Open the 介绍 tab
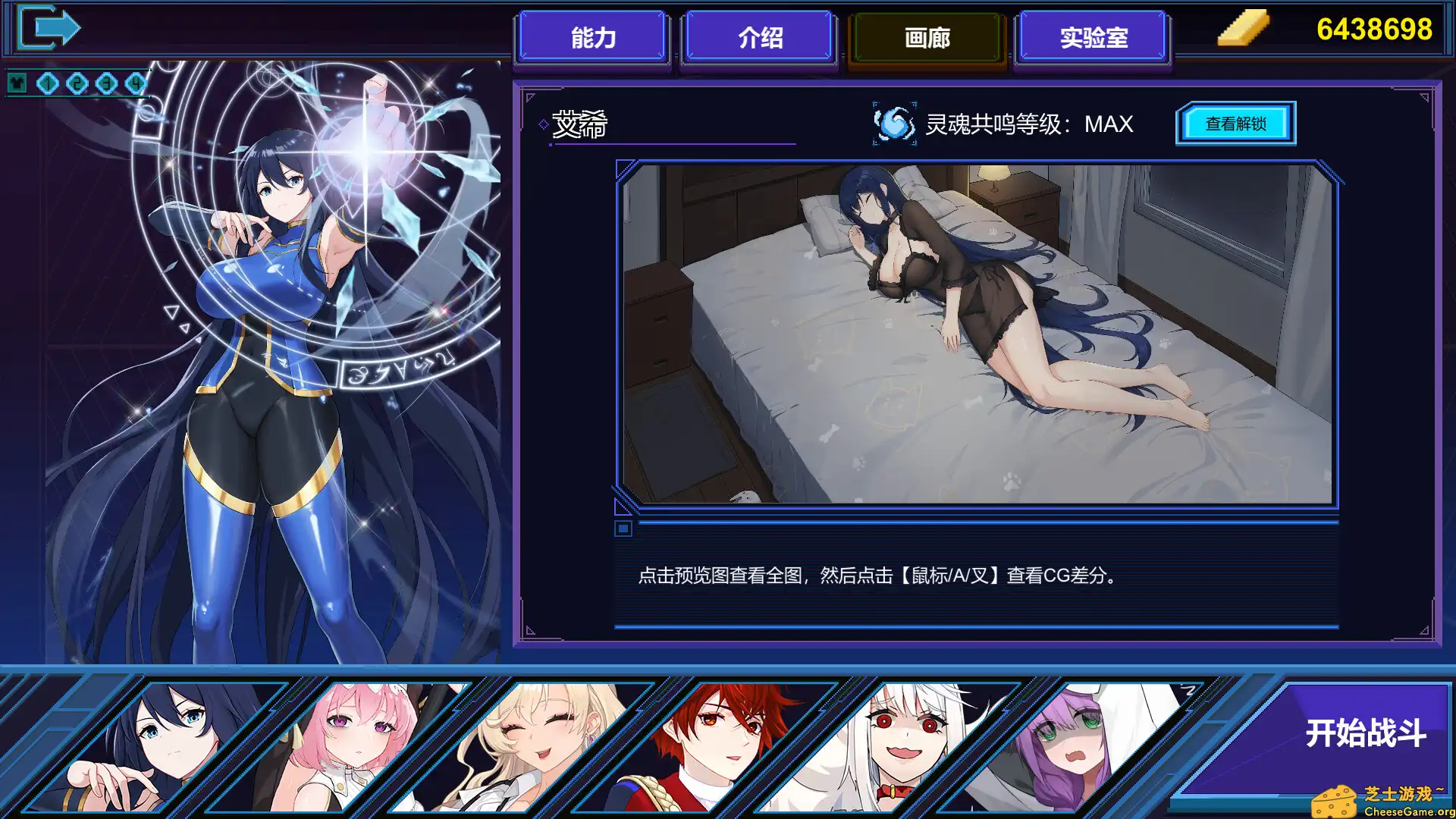The width and height of the screenshot is (1456, 819). (758, 36)
